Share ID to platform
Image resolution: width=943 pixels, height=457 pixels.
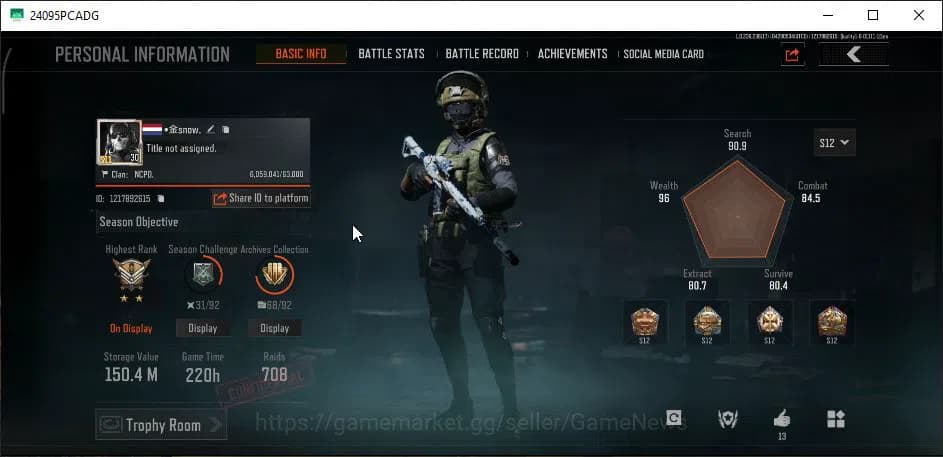coord(260,198)
